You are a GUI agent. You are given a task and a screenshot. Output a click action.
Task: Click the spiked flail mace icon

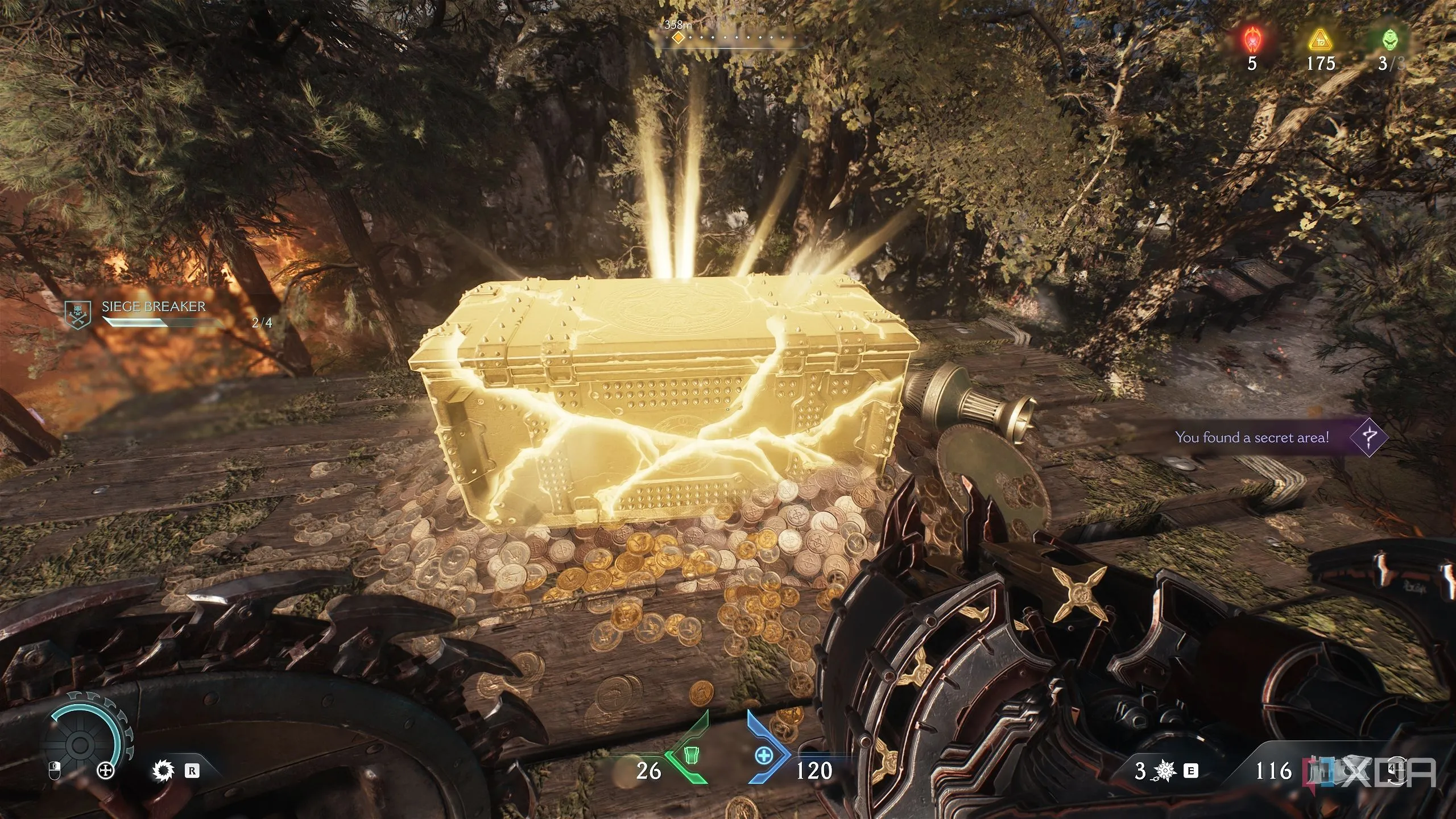click(x=1165, y=771)
